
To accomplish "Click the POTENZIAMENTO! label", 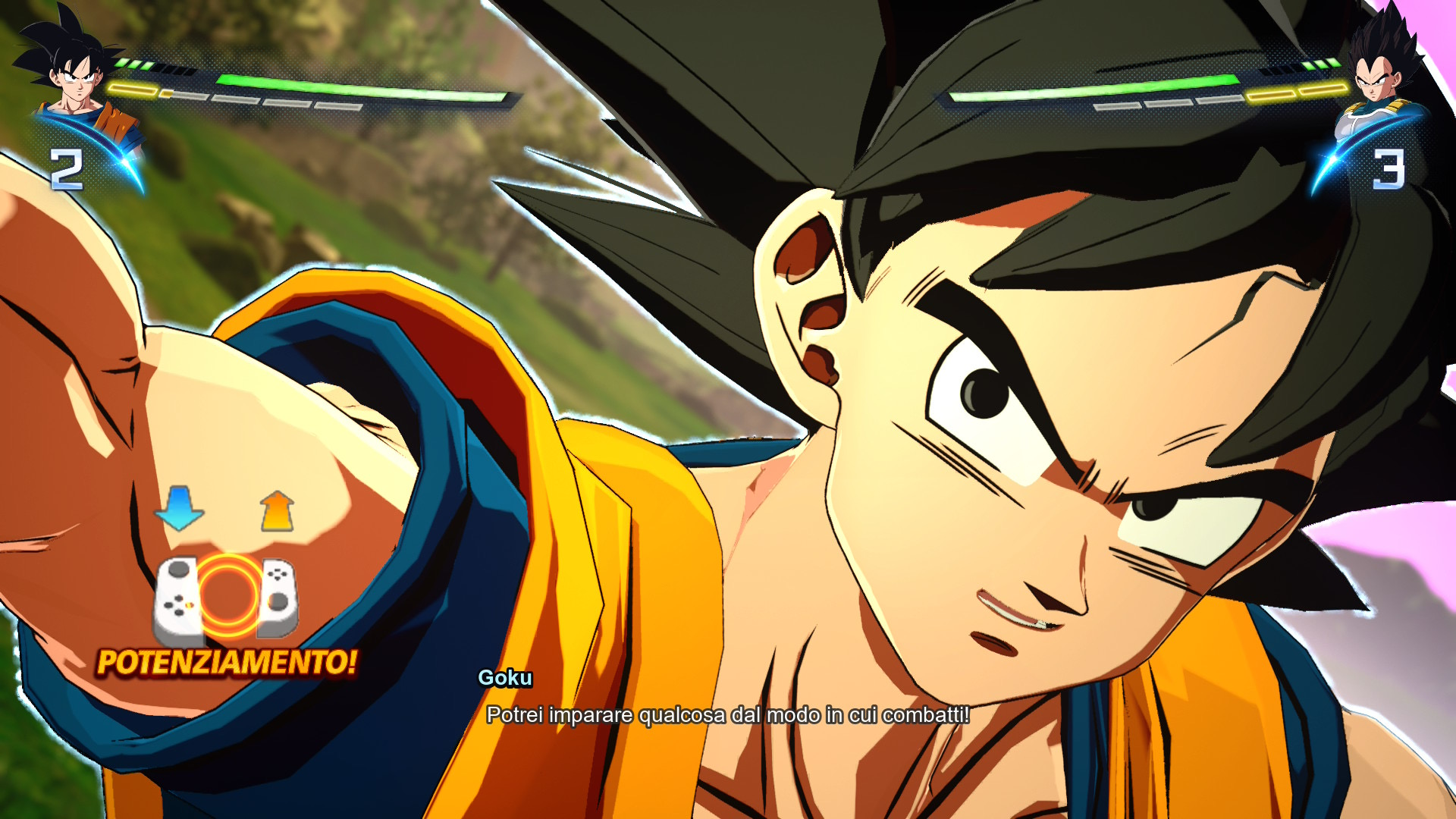I will (x=226, y=663).
